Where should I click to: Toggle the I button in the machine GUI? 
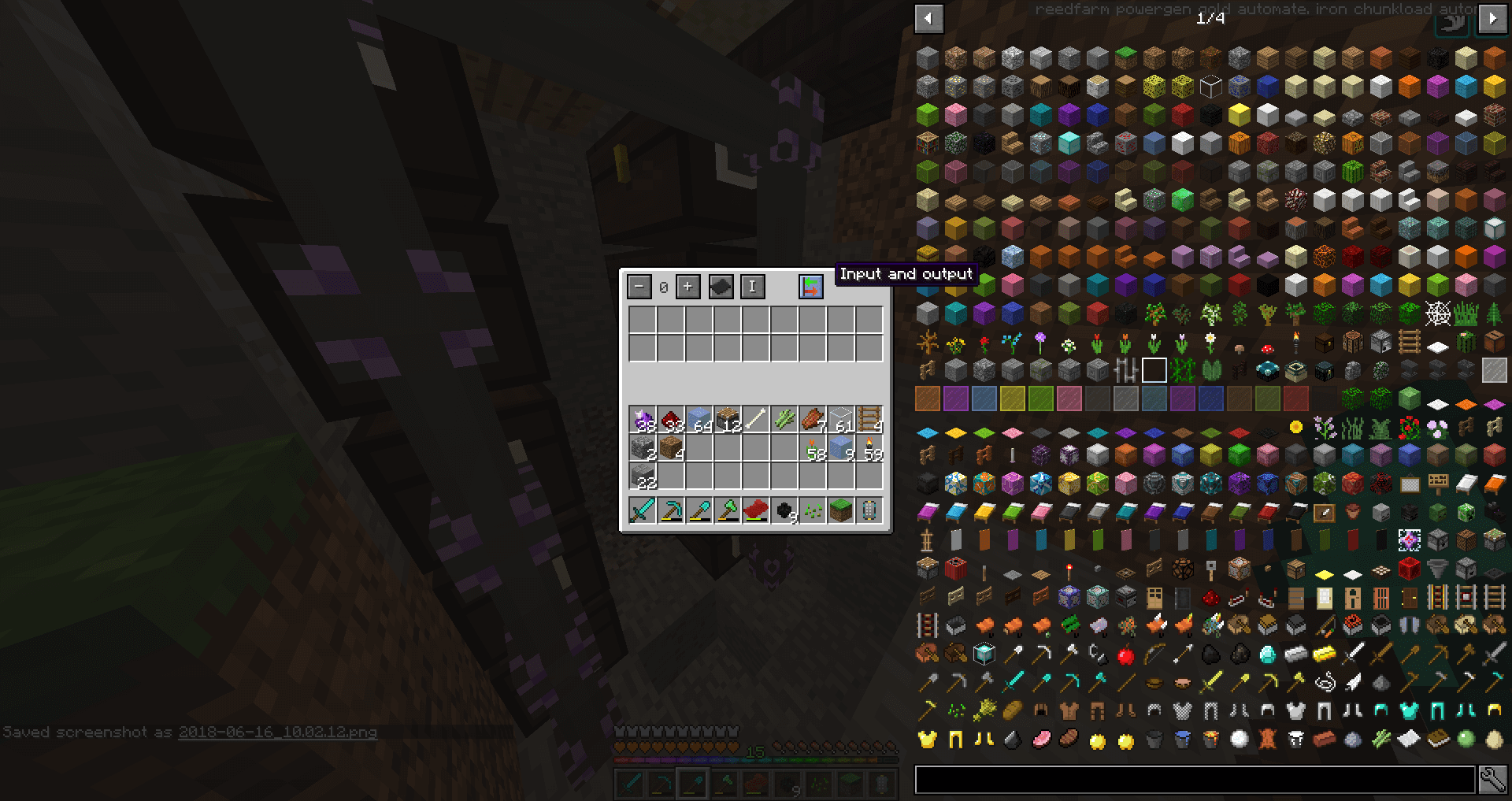[752, 286]
